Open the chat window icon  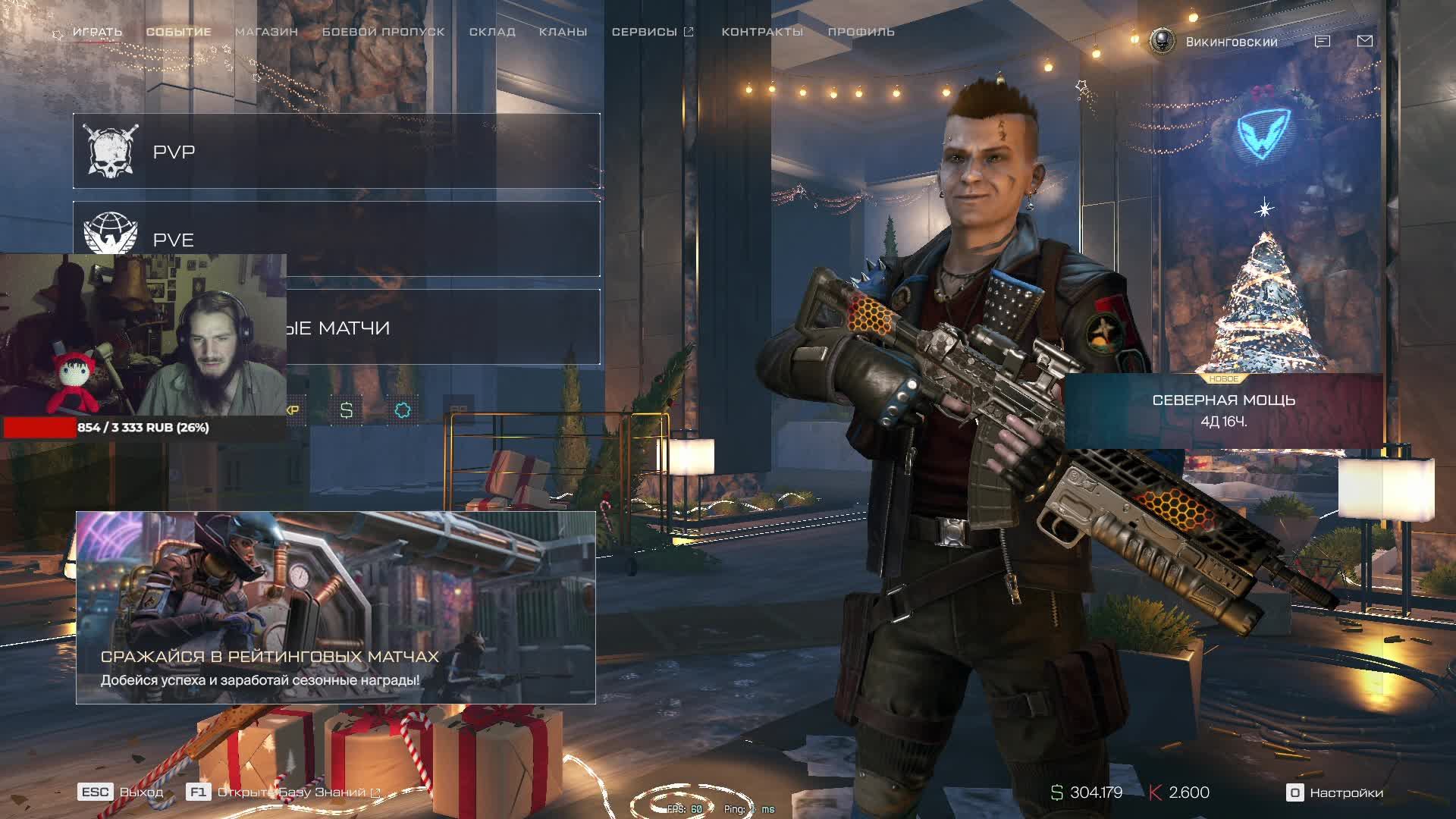point(1322,42)
